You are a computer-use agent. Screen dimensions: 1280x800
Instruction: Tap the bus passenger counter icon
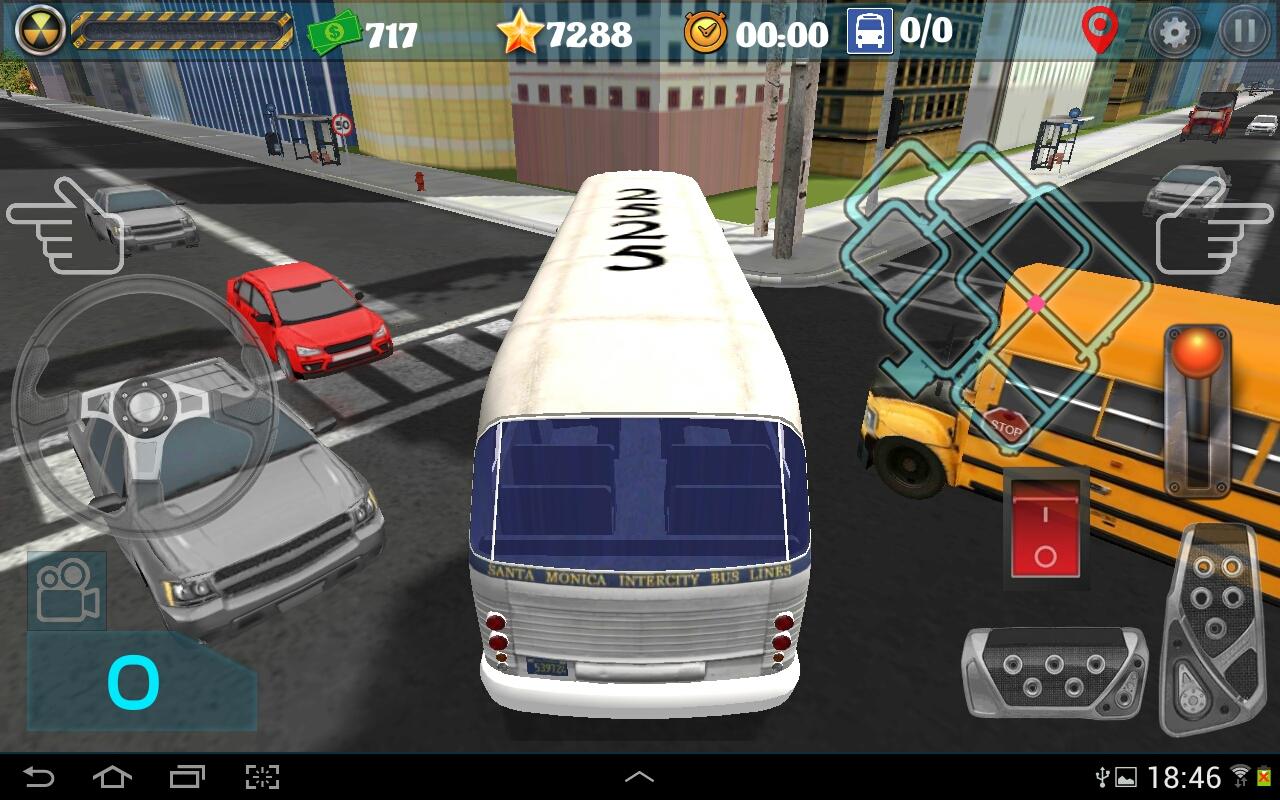click(x=869, y=32)
